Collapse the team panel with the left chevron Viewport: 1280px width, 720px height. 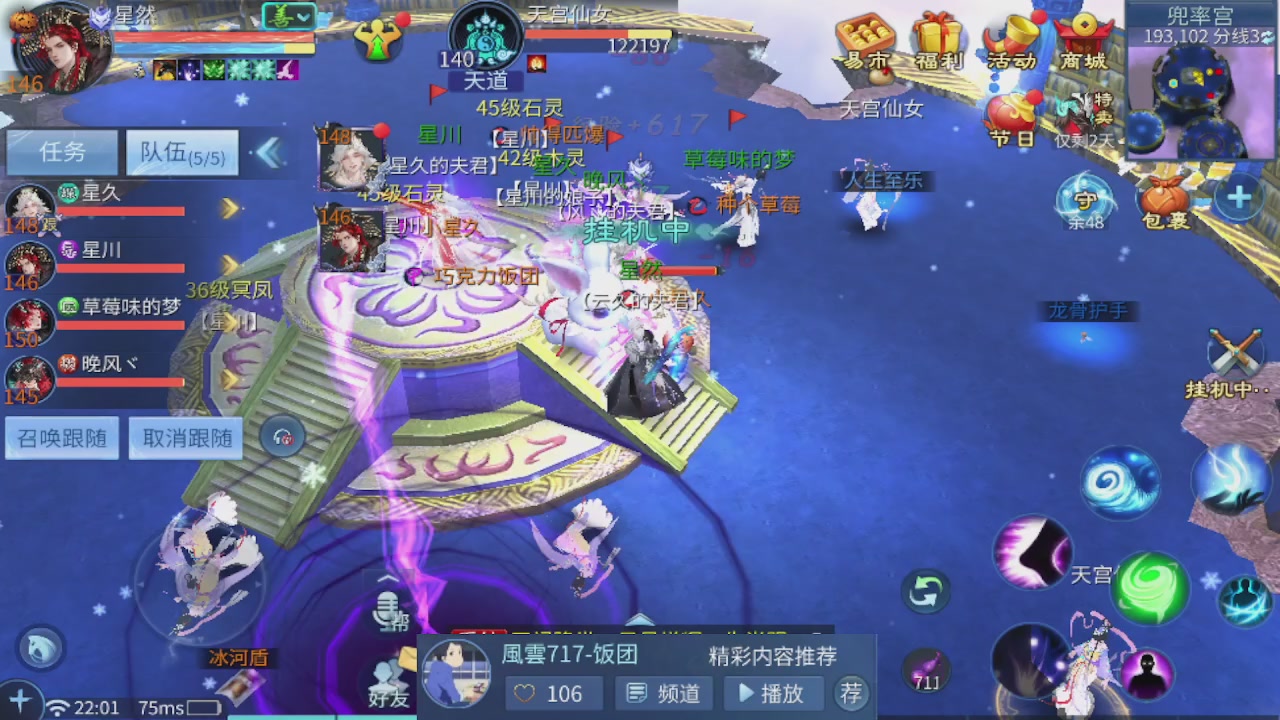pos(269,152)
